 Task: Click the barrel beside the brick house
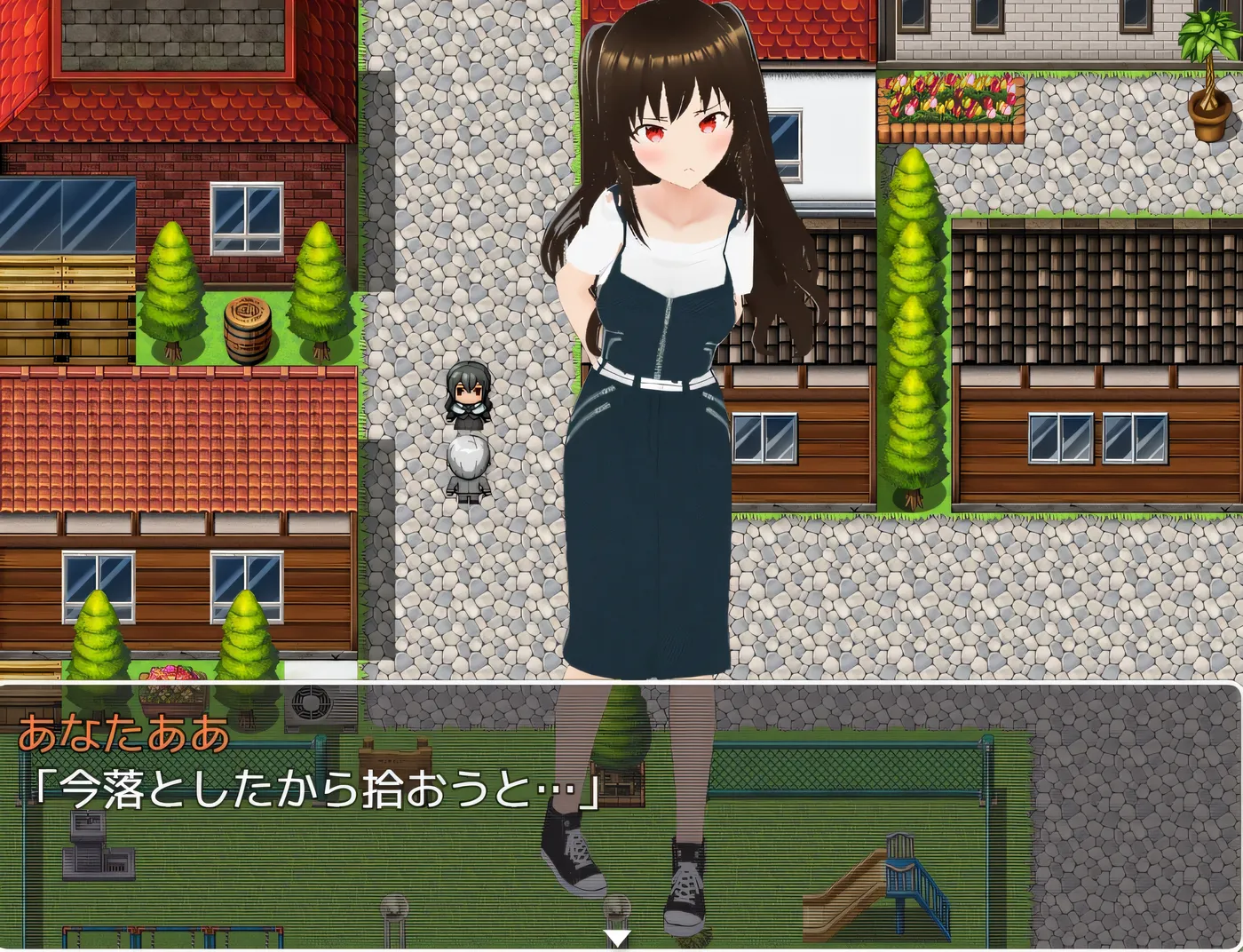pyautogui.click(x=247, y=324)
